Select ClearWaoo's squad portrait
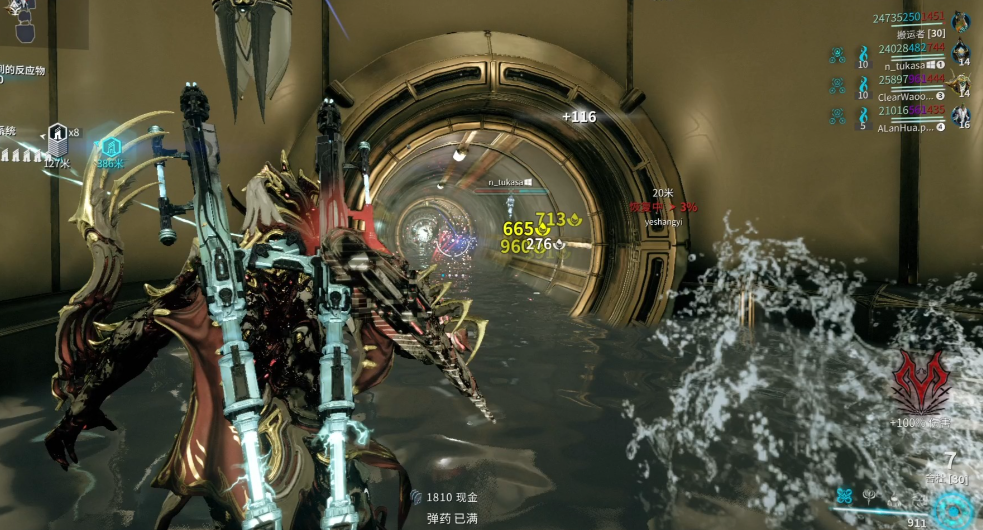983x530 pixels. coord(961,84)
